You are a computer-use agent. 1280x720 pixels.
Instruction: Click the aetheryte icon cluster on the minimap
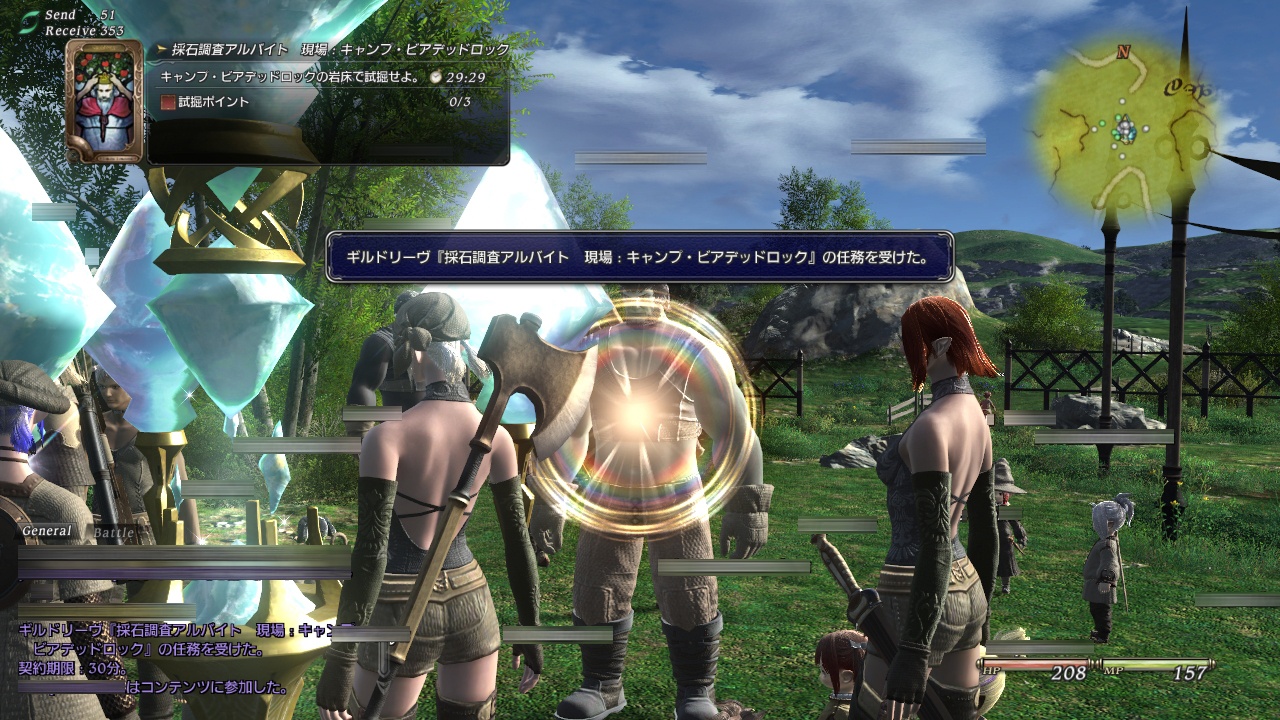(1126, 128)
